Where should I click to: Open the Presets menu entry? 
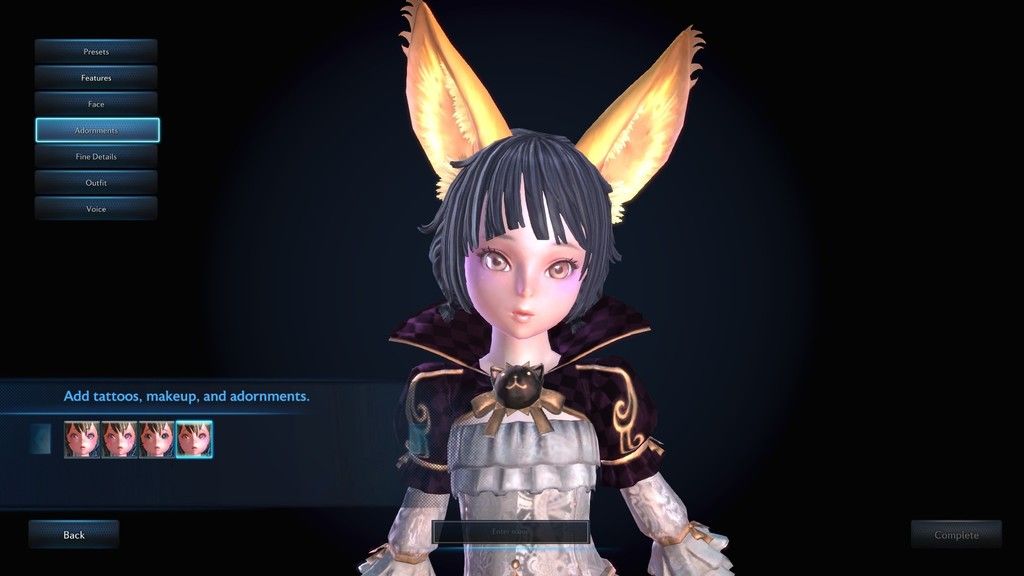click(96, 51)
